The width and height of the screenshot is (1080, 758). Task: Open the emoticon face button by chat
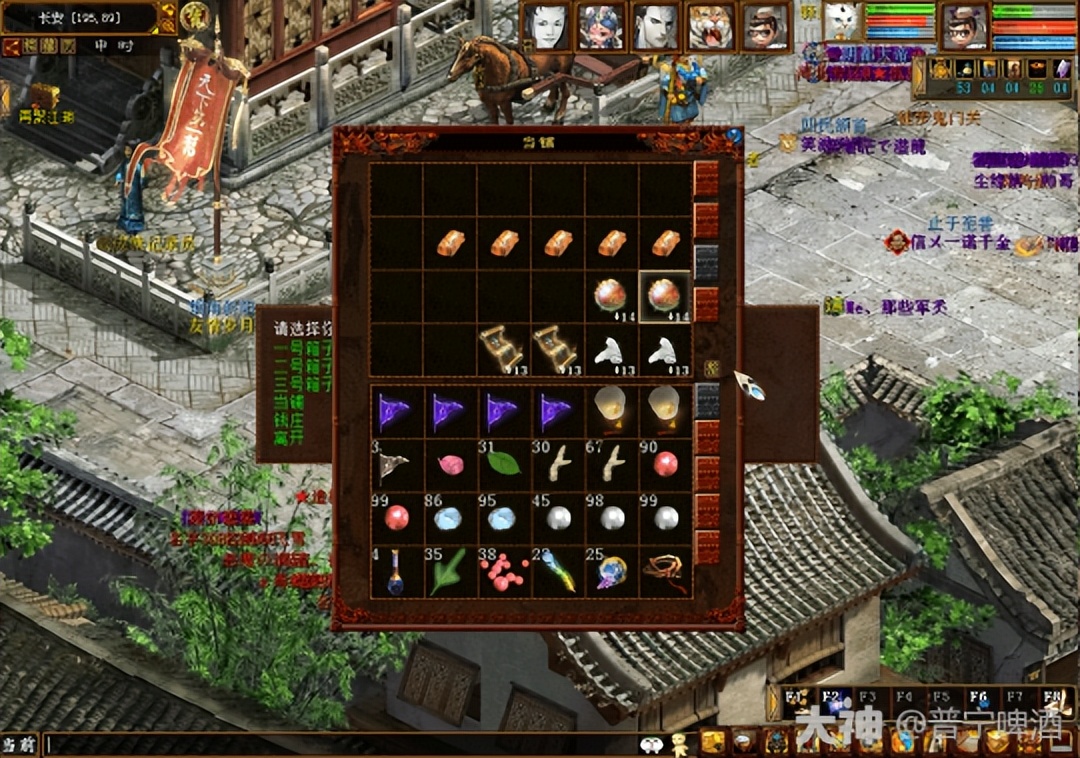[651, 745]
